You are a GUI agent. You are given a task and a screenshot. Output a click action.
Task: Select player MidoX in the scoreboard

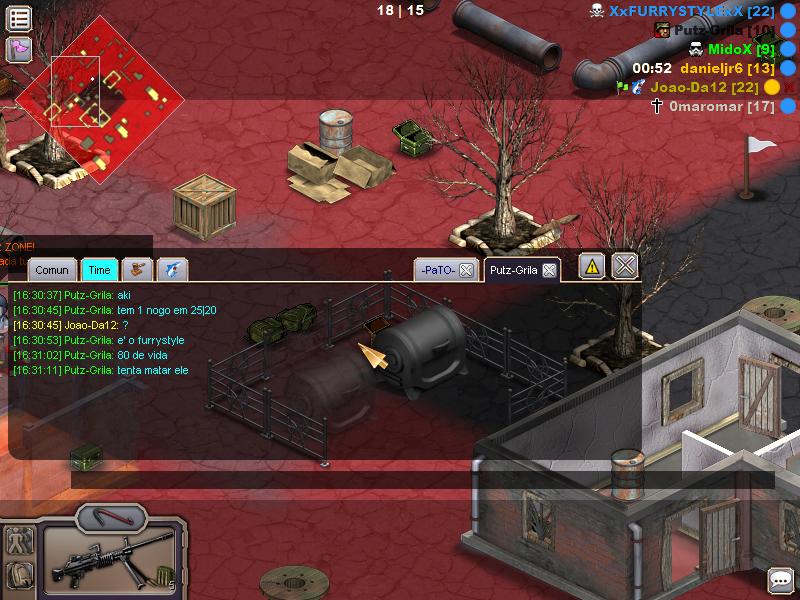tap(740, 49)
